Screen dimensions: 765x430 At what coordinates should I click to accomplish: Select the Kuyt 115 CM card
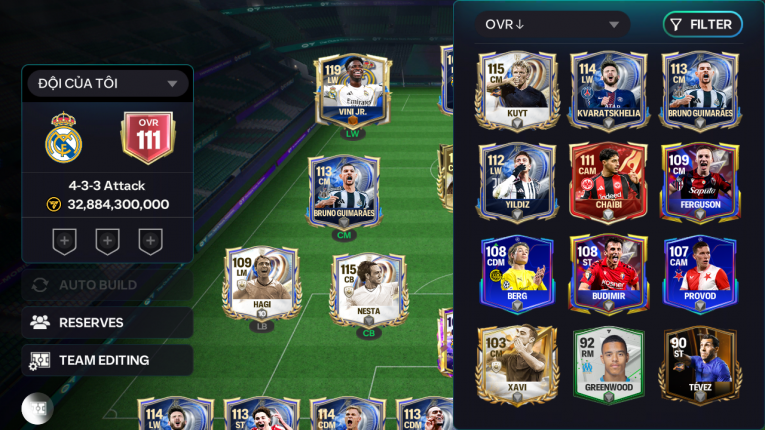(516, 90)
